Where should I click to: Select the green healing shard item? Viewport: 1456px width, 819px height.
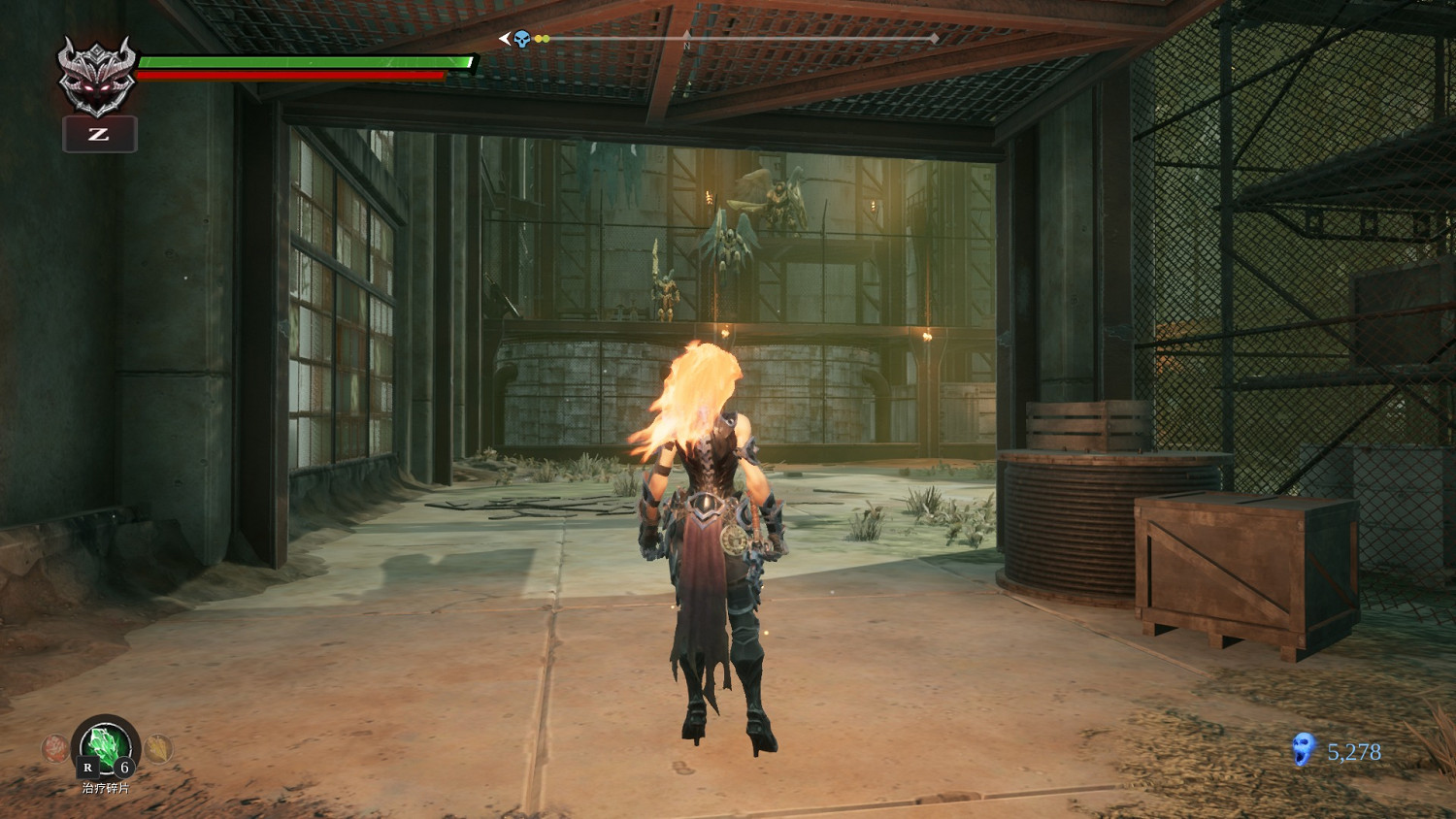coord(106,746)
